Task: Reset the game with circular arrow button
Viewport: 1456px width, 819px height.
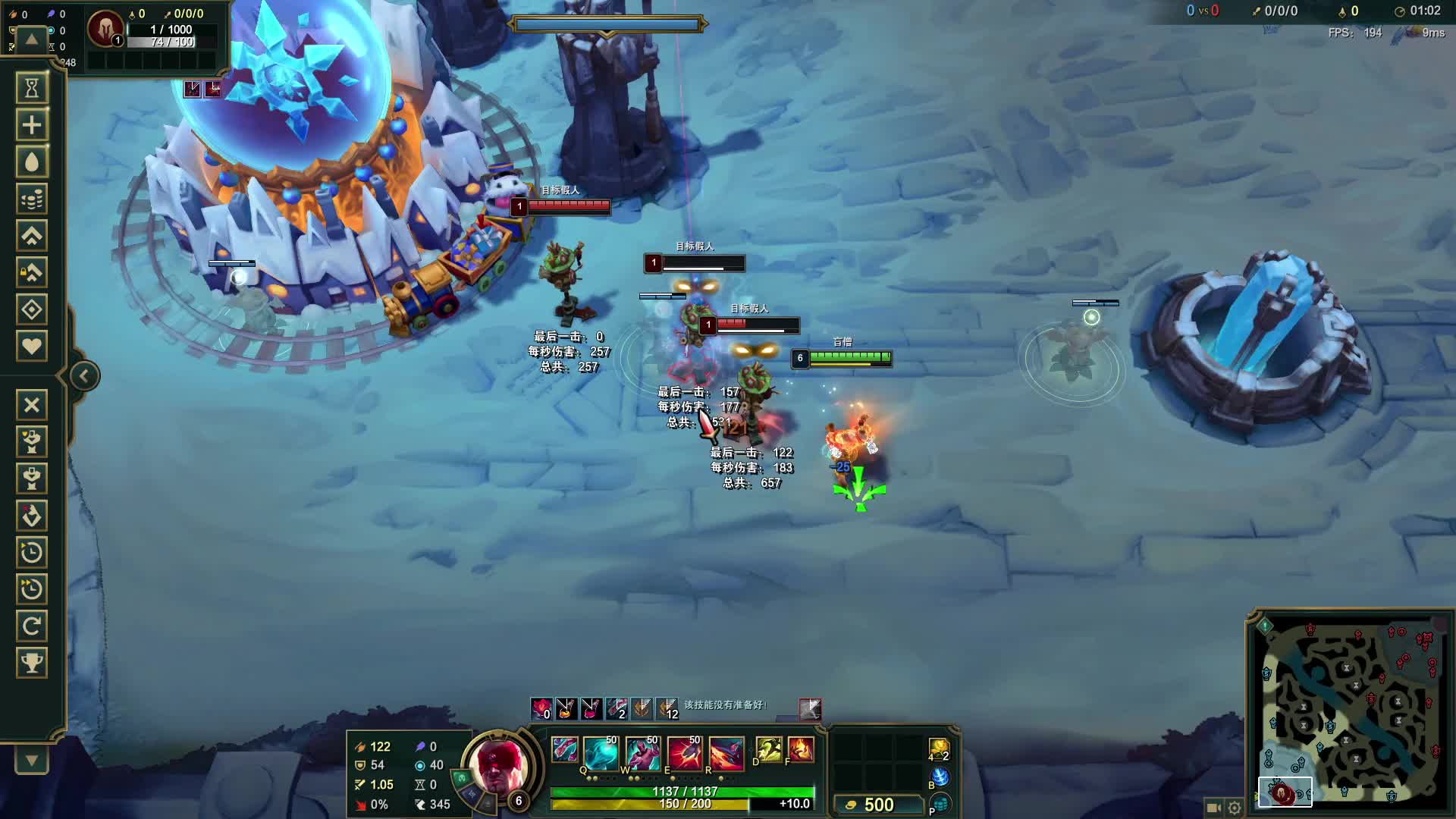Action: 32,626
